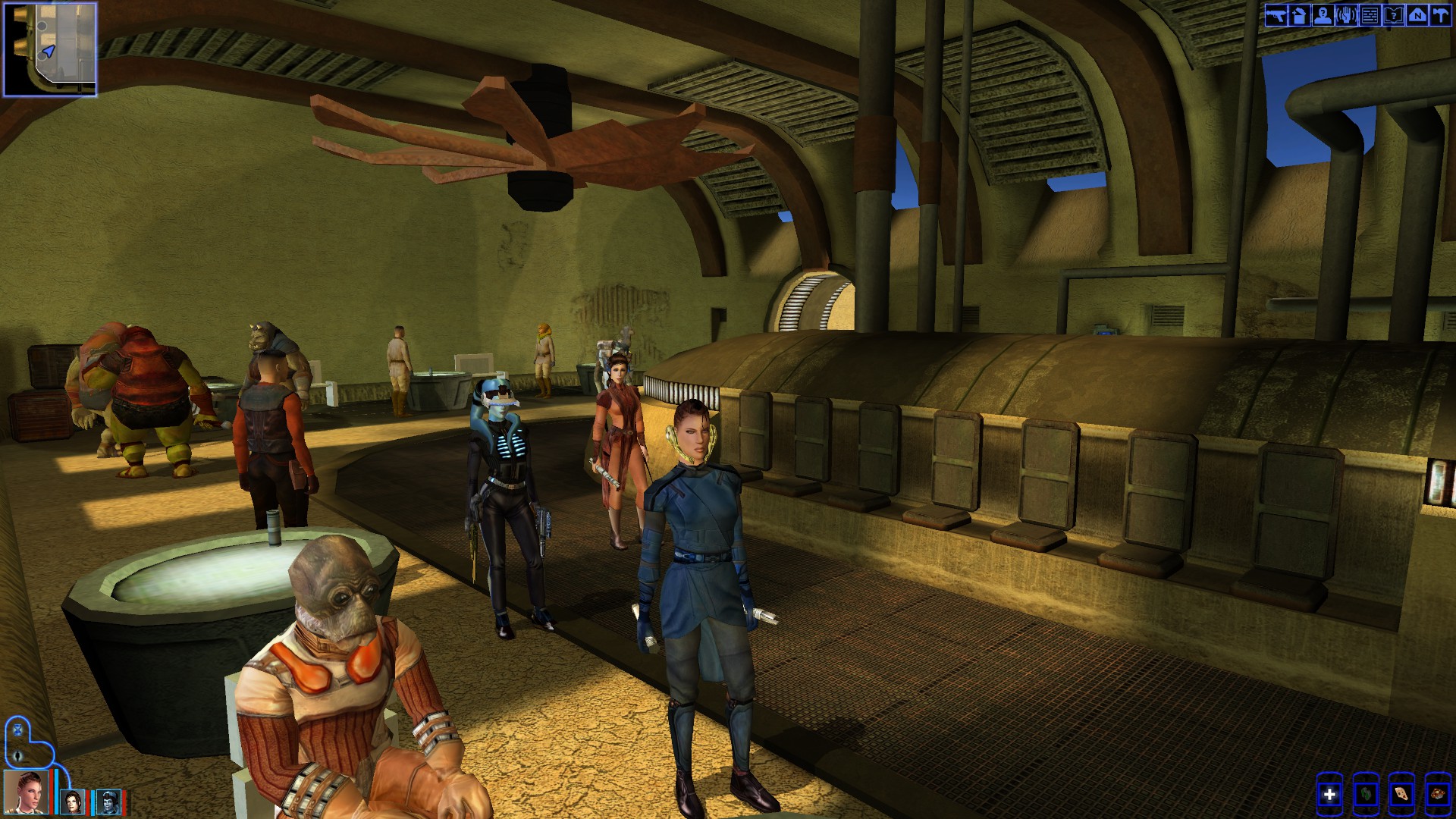
Task: Switch to the brown-haired companion portrait
Action: coord(73,802)
